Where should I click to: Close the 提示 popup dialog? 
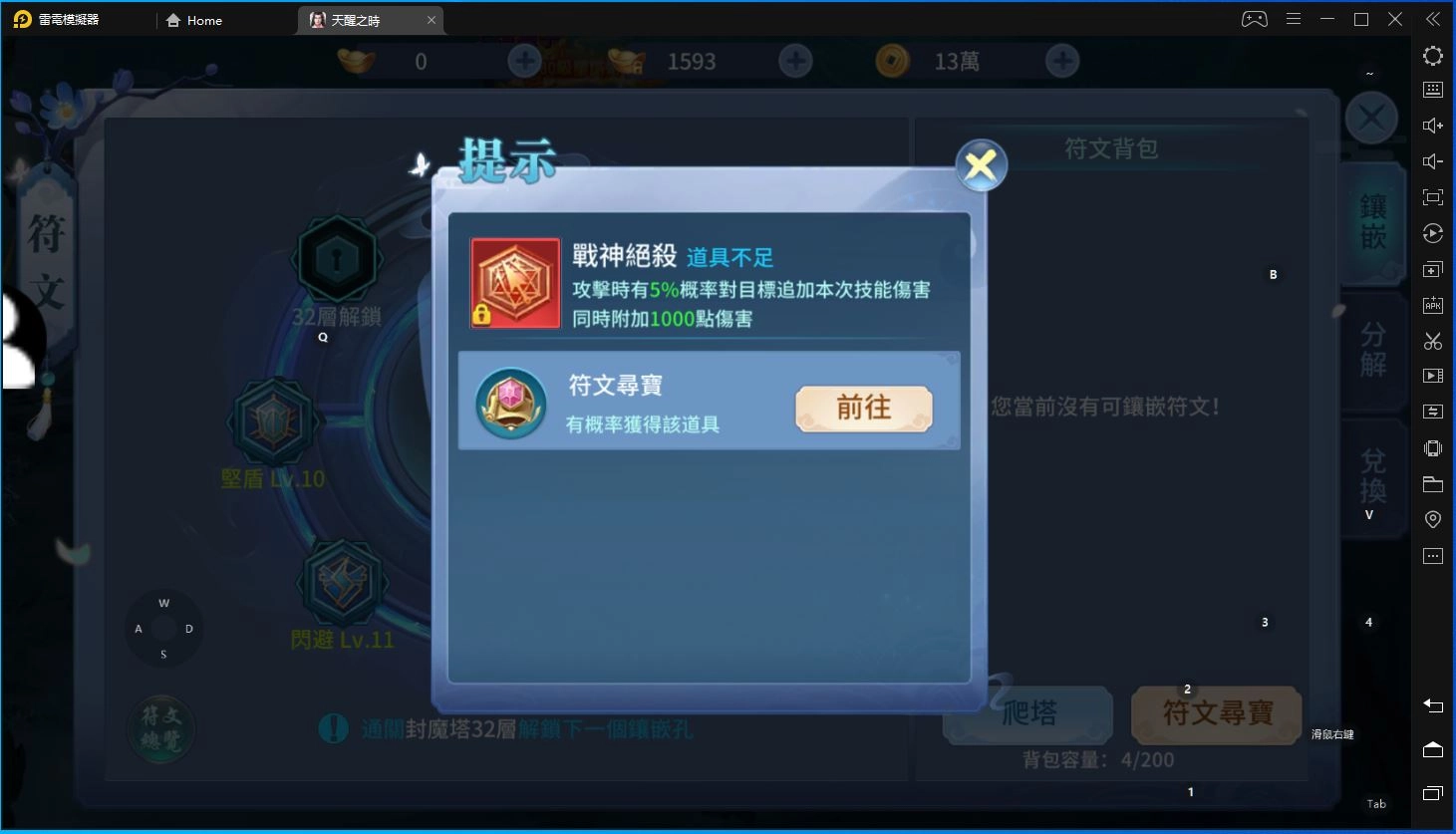point(980,165)
